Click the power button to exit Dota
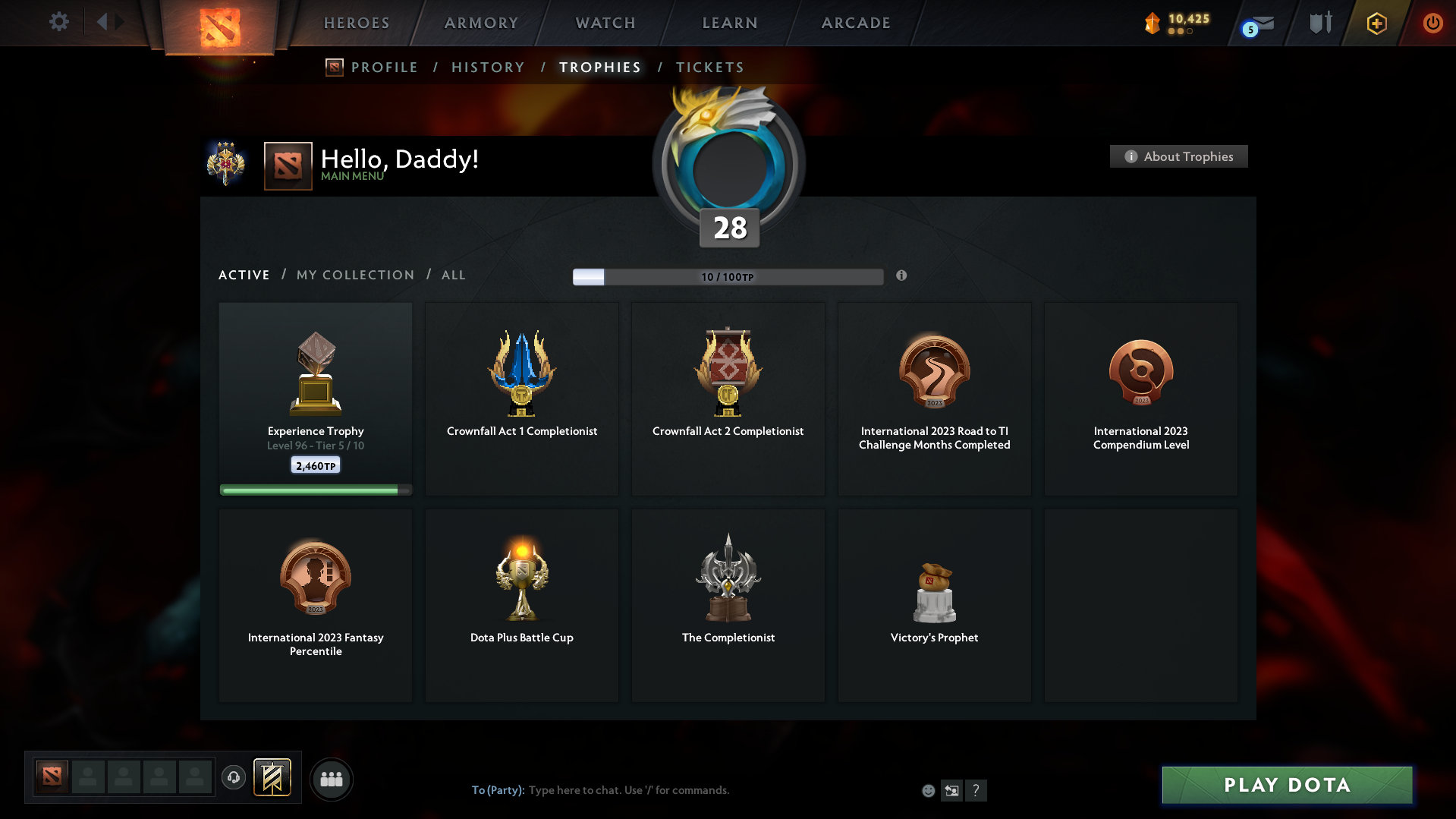The height and width of the screenshot is (819, 1456). (x=1432, y=23)
